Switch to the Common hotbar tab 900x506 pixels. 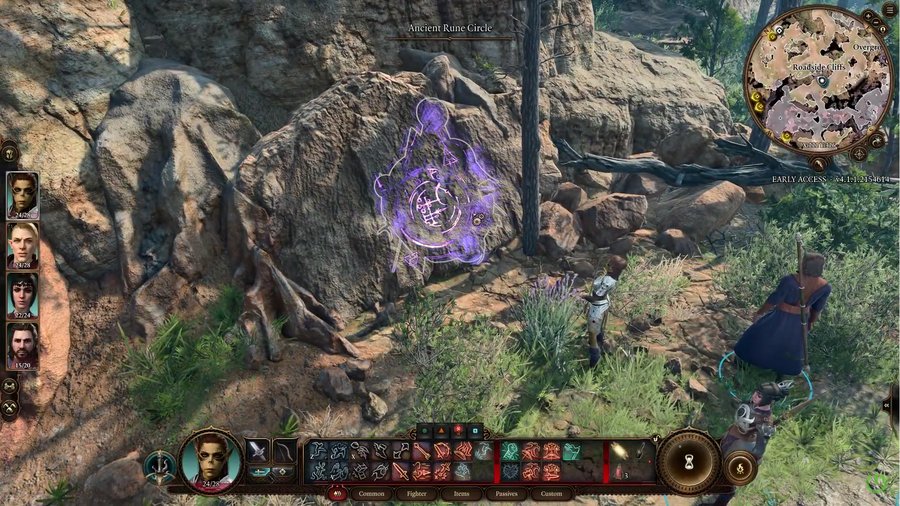click(x=371, y=493)
